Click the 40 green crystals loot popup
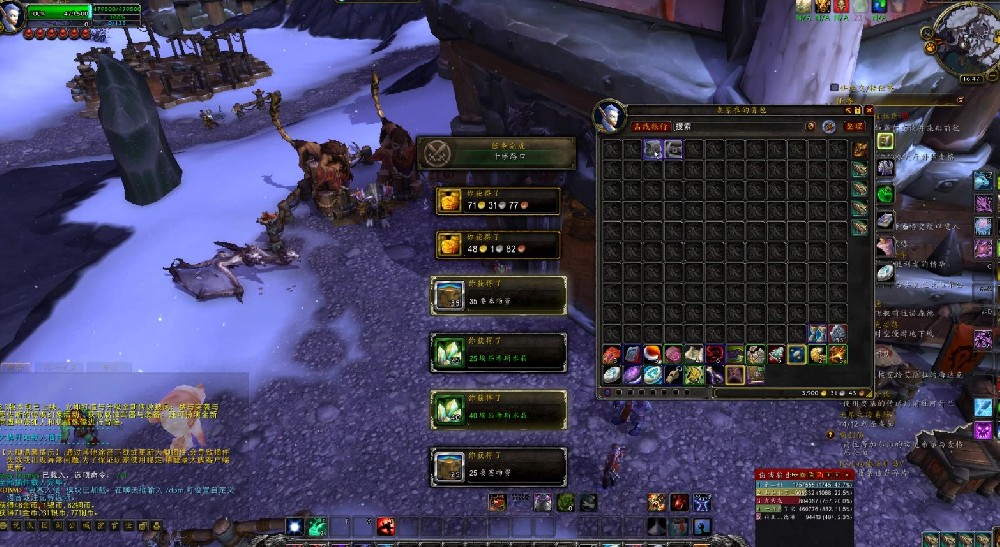The height and width of the screenshot is (547, 1000). [x=498, y=410]
